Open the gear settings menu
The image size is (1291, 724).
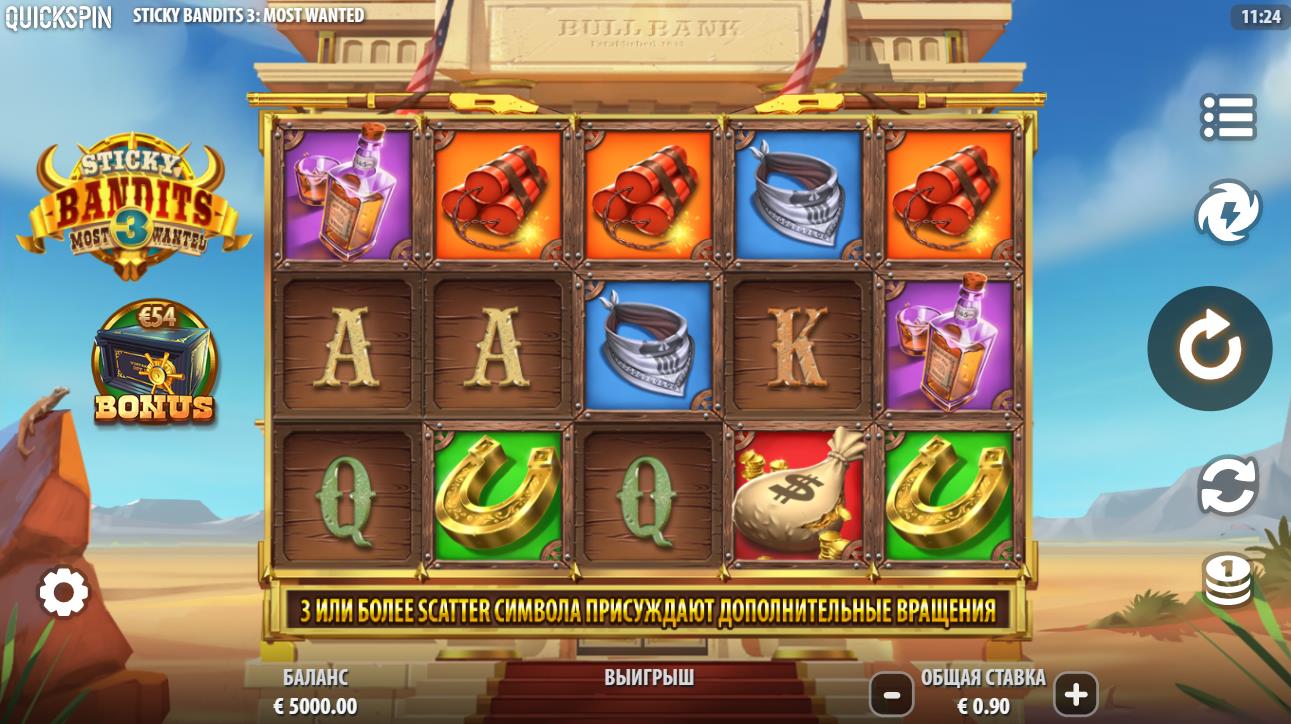click(64, 594)
